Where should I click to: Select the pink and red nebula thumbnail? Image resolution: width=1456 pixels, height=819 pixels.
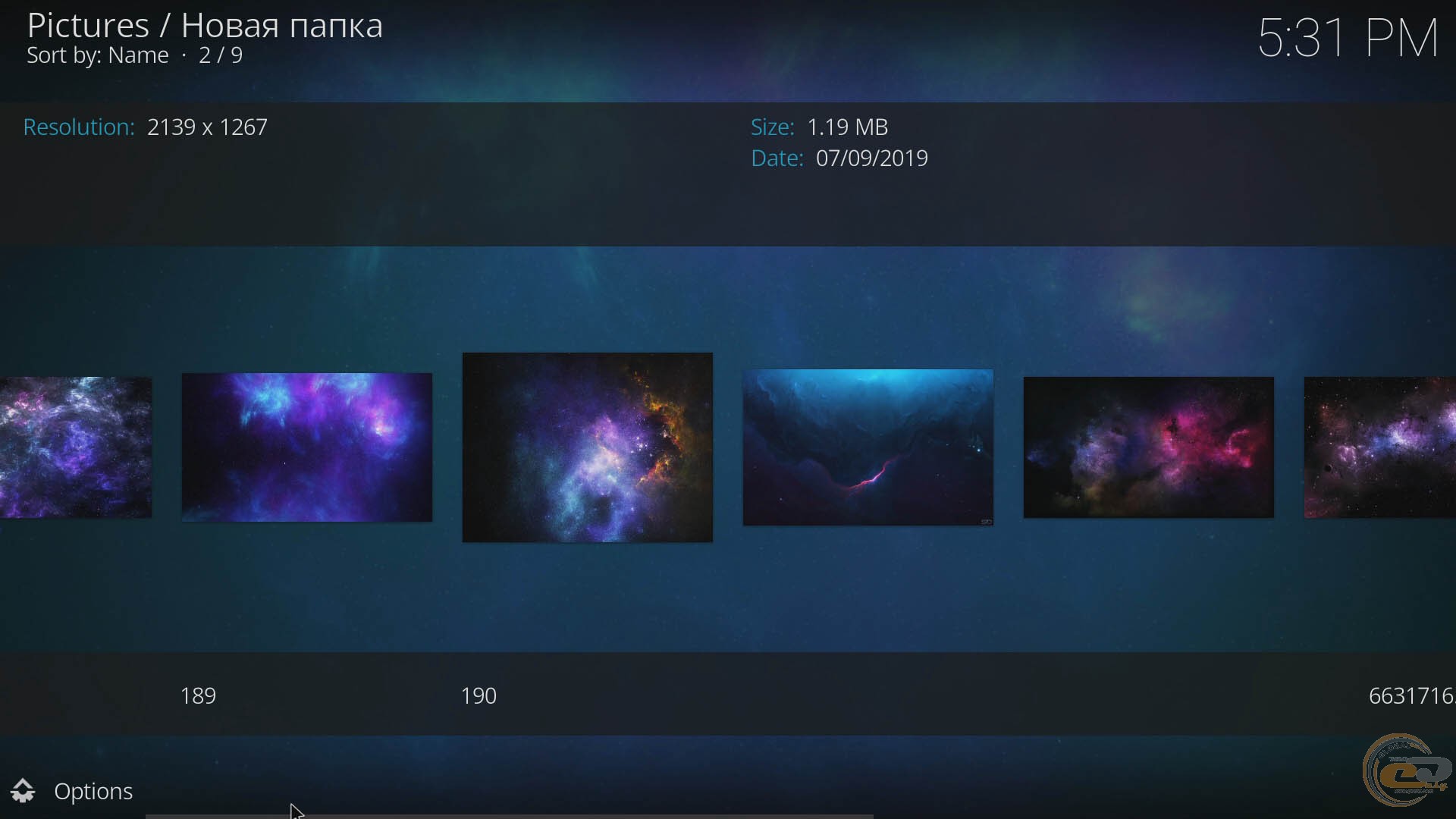[1148, 447]
